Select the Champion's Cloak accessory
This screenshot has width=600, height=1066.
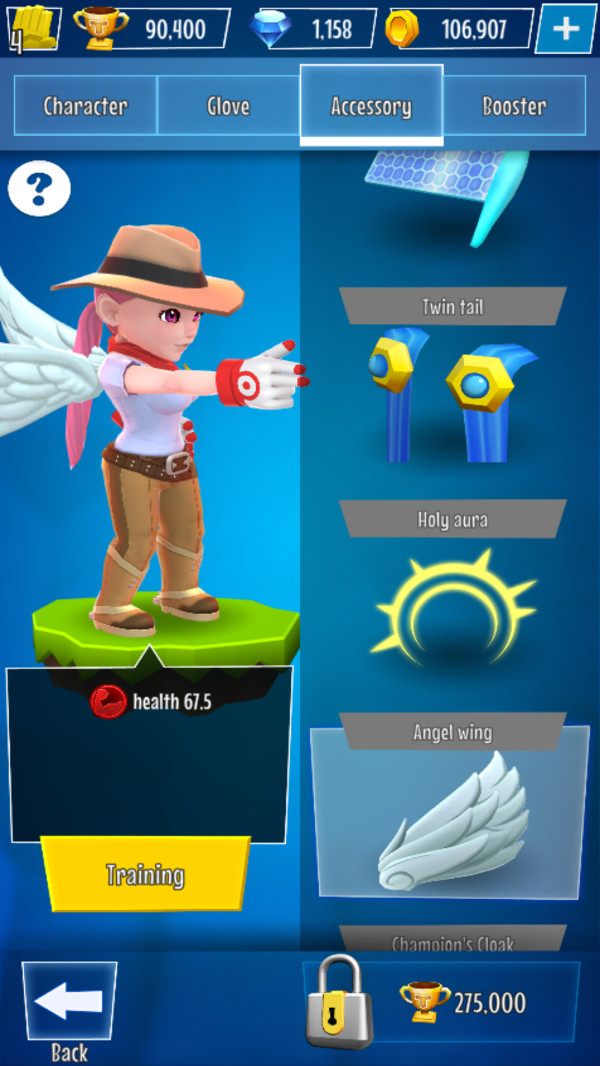click(x=452, y=940)
